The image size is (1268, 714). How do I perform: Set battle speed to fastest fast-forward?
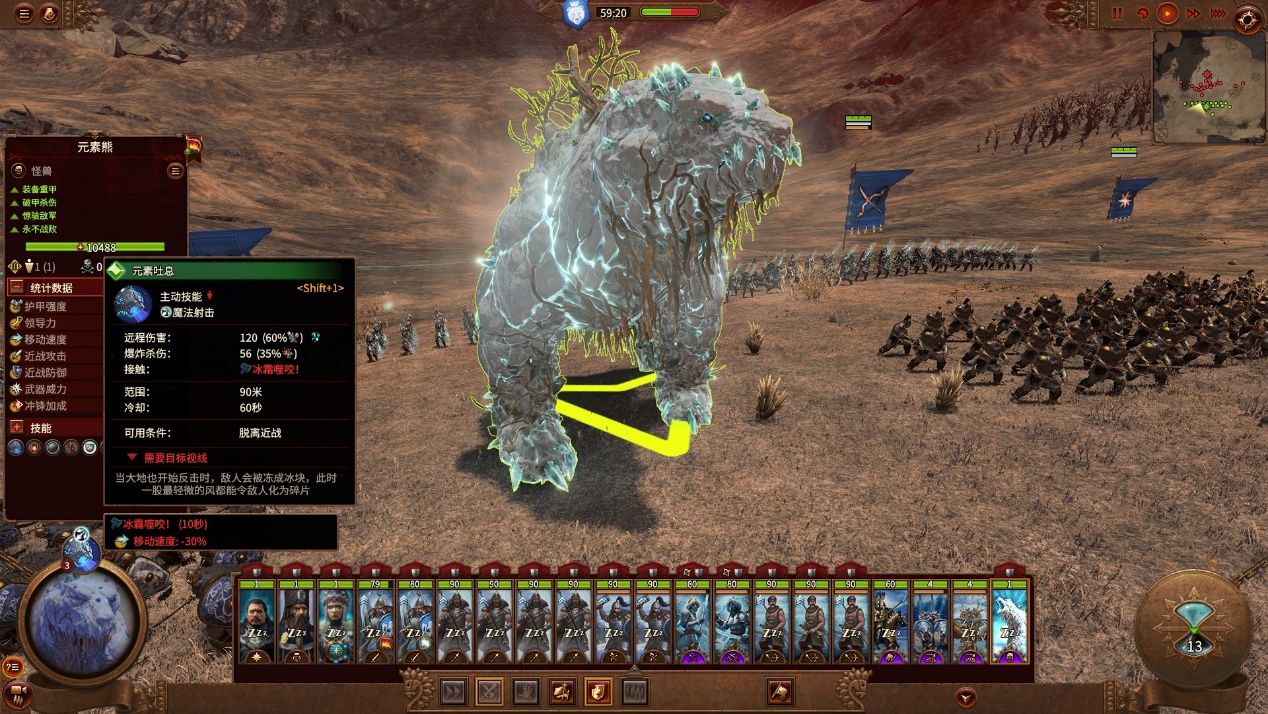click(x=1217, y=14)
